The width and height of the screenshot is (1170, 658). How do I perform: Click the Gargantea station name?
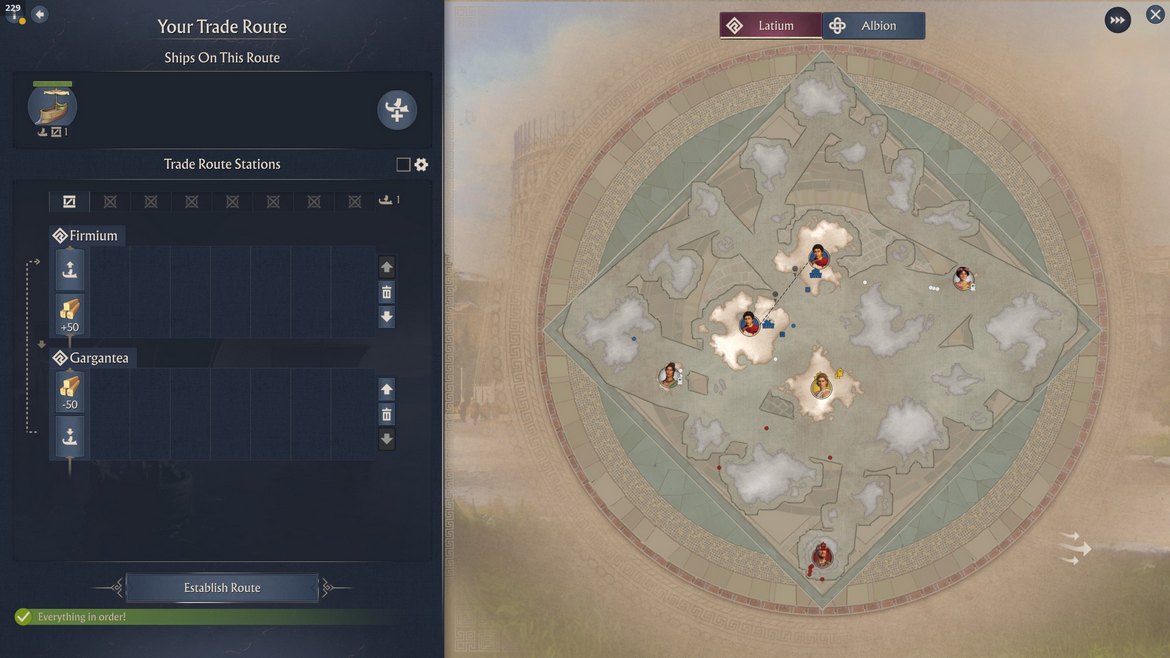[98, 358]
